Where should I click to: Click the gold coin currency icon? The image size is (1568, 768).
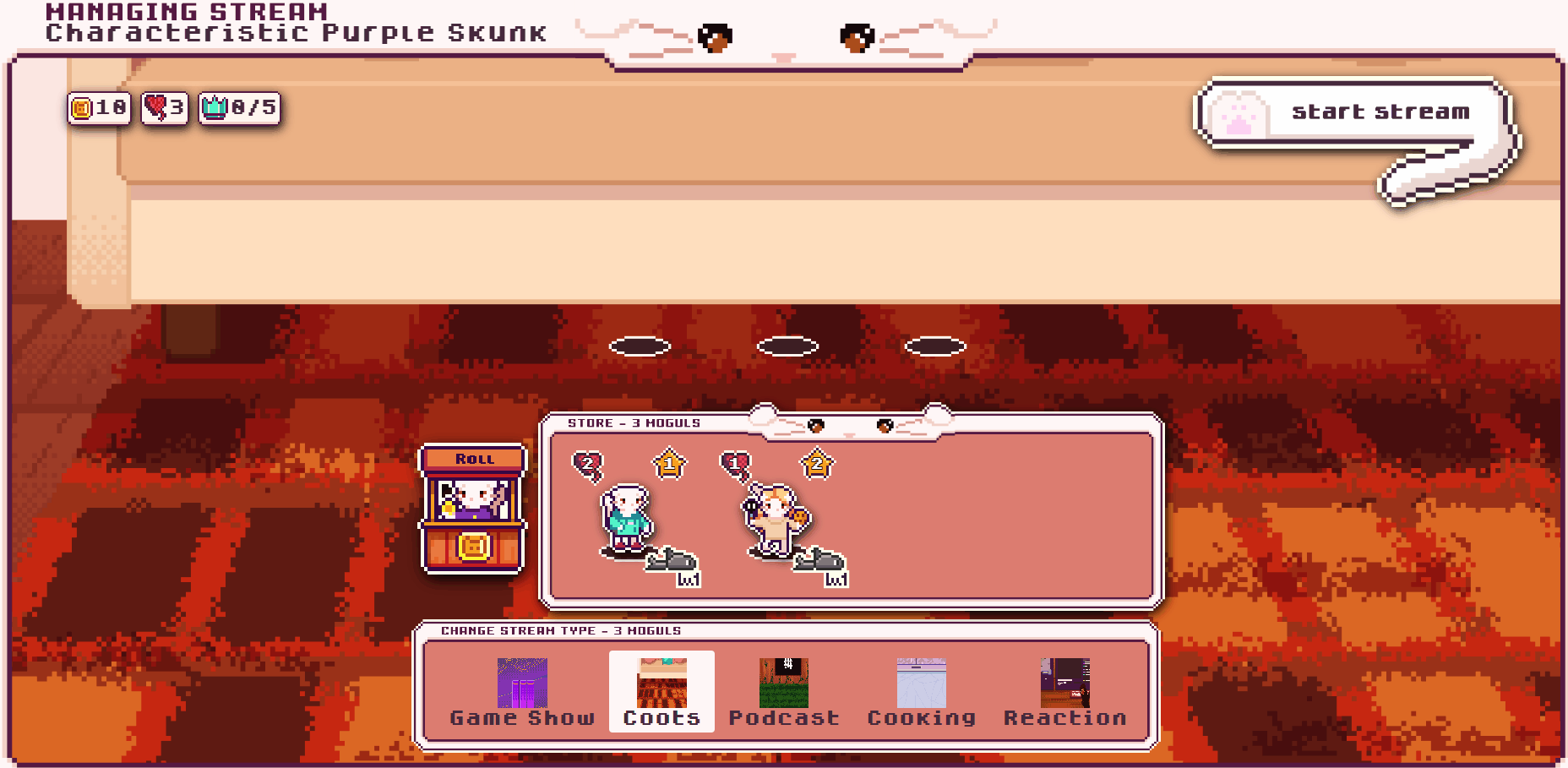[x=82, y=107]
